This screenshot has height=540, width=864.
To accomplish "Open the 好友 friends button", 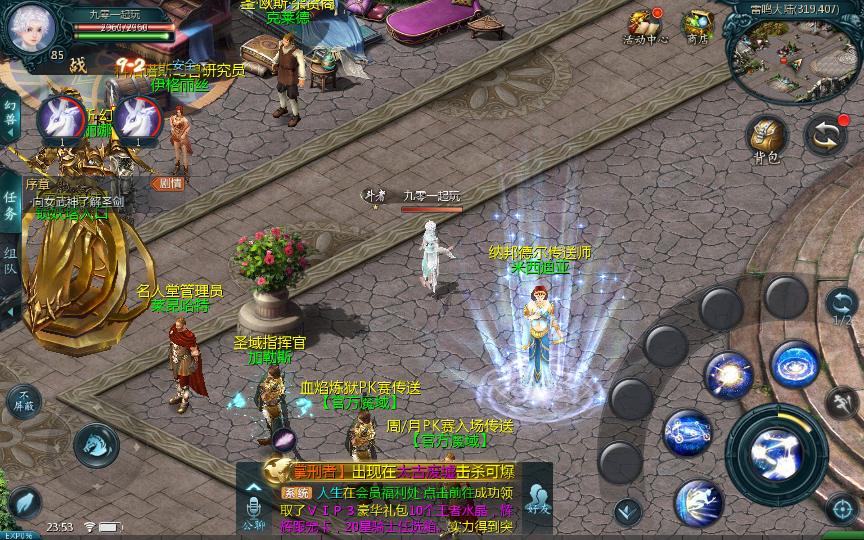I will tap(539, 498).
